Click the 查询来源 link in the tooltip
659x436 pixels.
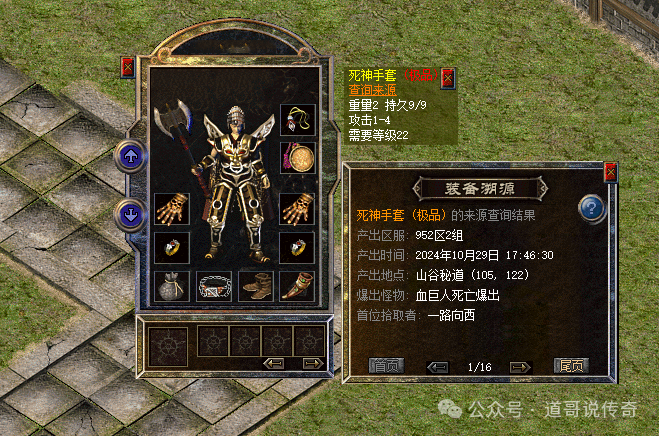click(373, 91)
